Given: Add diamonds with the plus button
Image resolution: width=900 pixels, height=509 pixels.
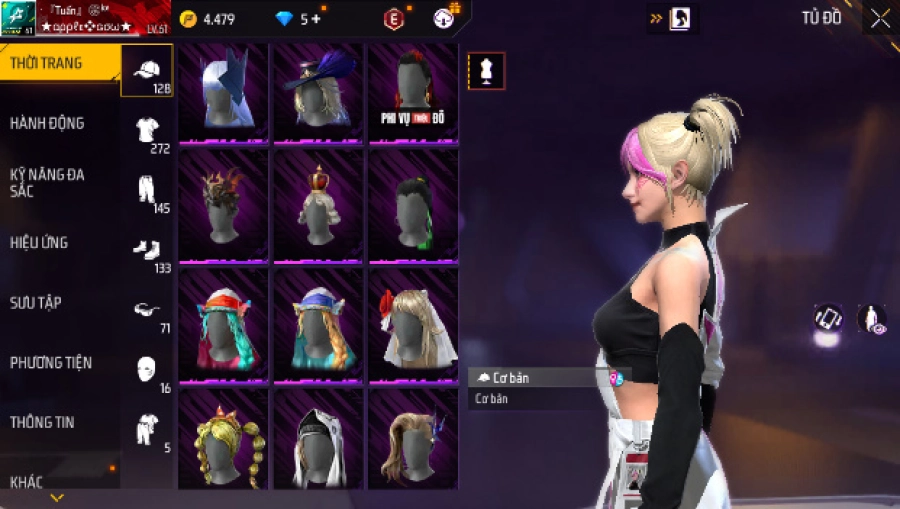Looking at the screenshot, I should pyautogui.click(x=316, y=19).
